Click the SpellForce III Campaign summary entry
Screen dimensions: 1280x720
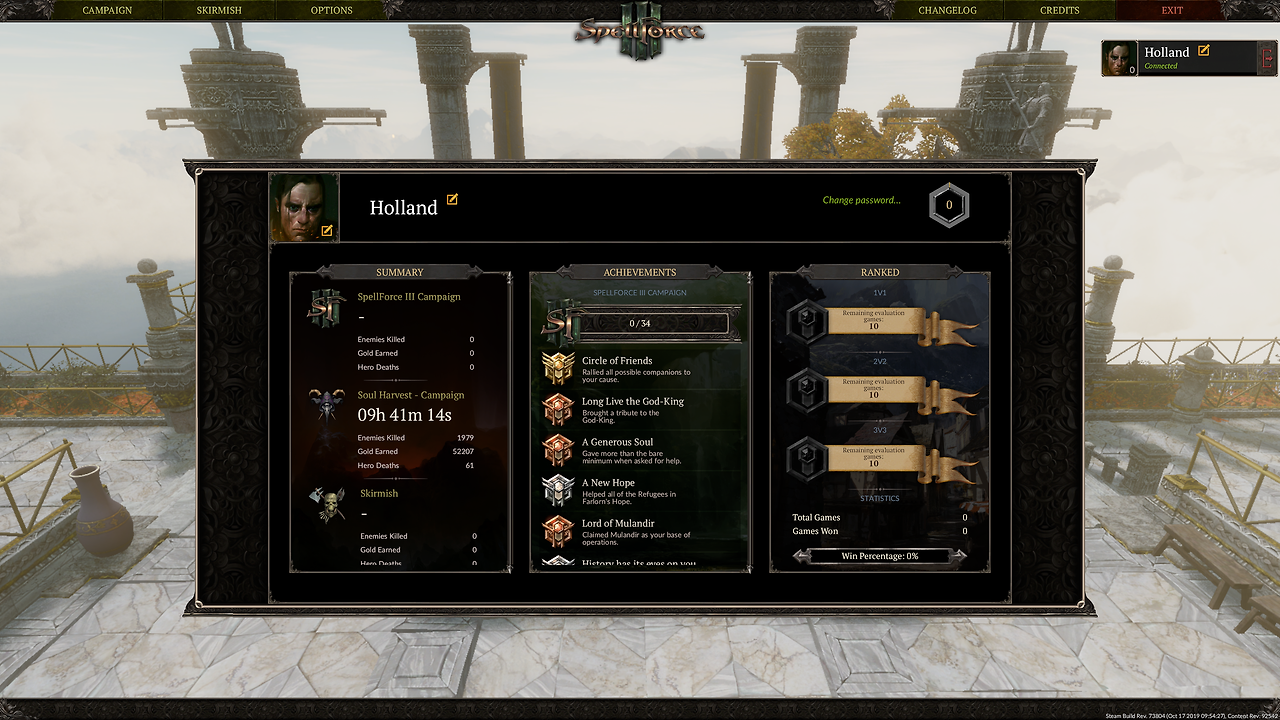pos(409,297)
